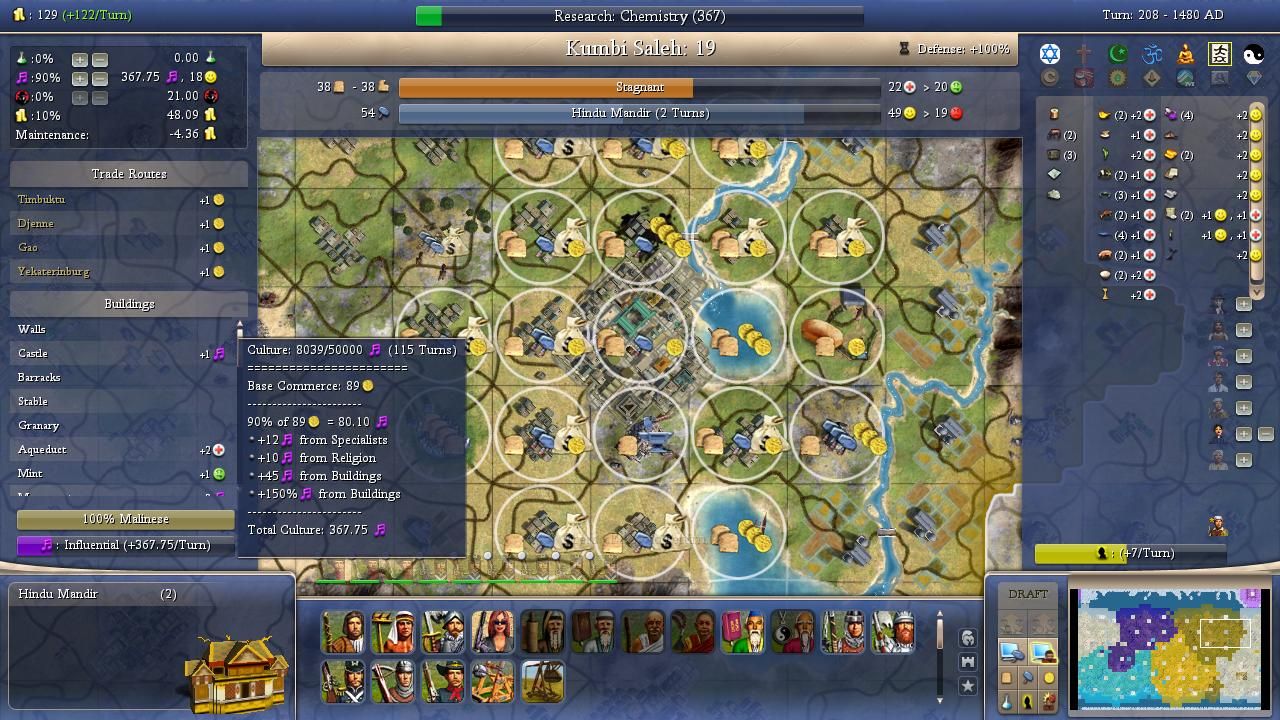Click the Draft button
1280x720 pixels.
pos(1028,594)
